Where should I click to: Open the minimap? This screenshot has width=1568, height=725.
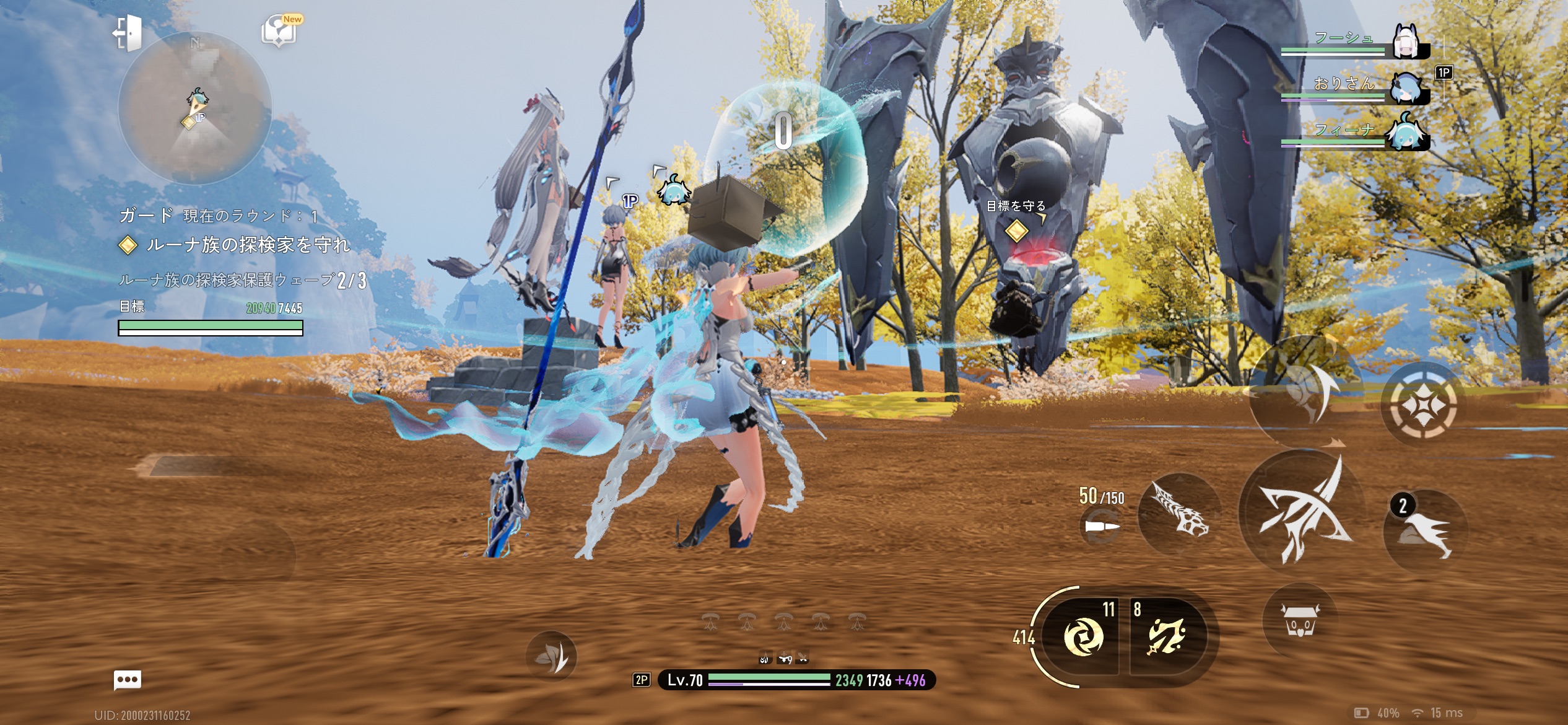tap(194, 108)
